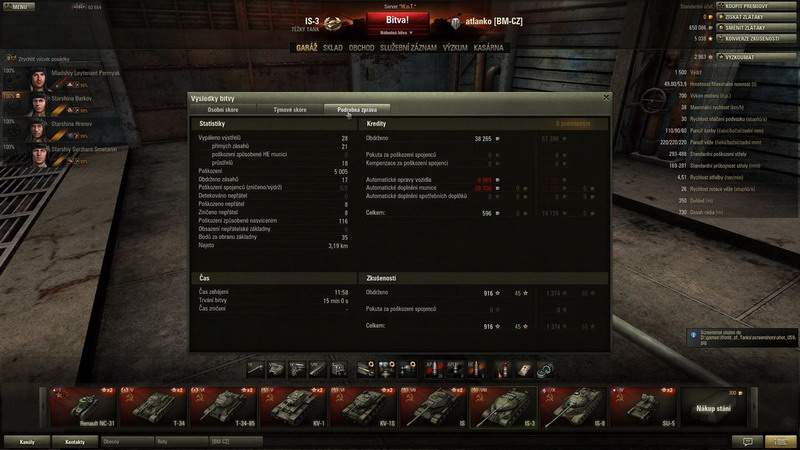Open the Výzkum research tab
The width and height of the screenshot is (800, 450).
(x=455, y=47)
